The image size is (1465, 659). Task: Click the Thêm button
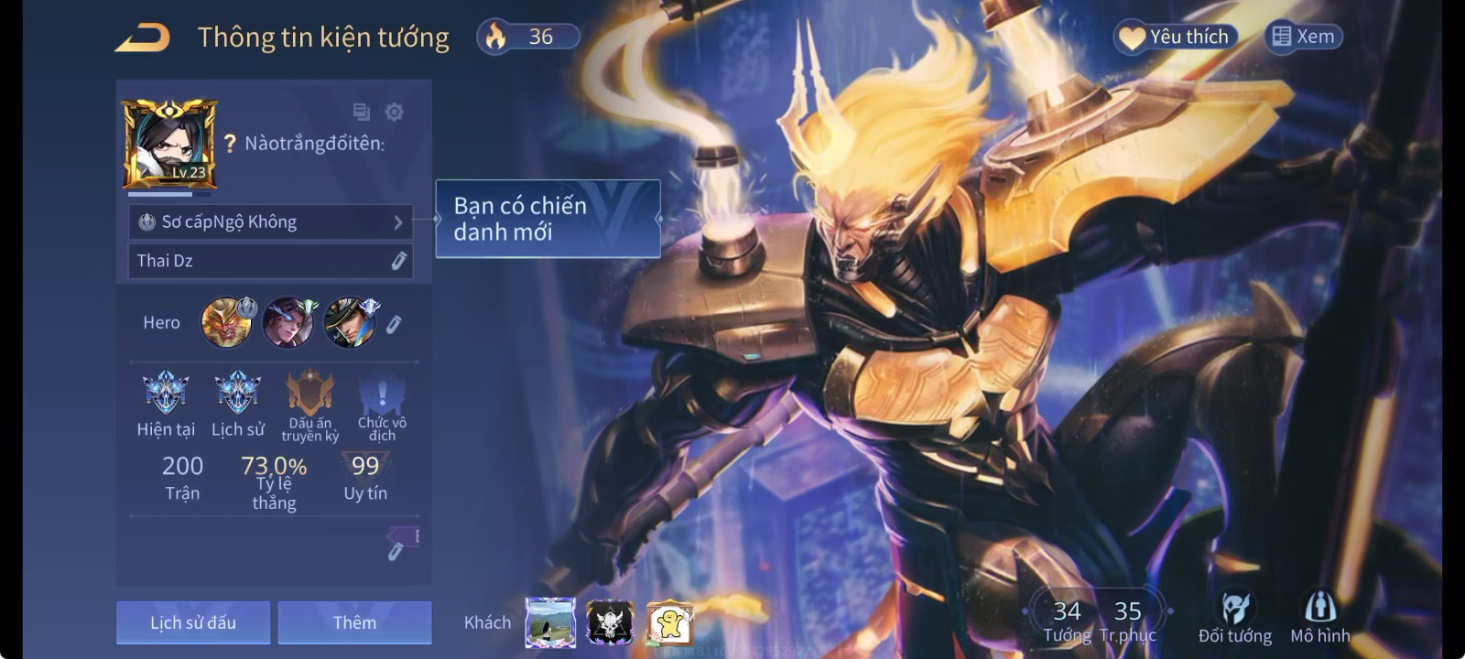pos(354,623)
